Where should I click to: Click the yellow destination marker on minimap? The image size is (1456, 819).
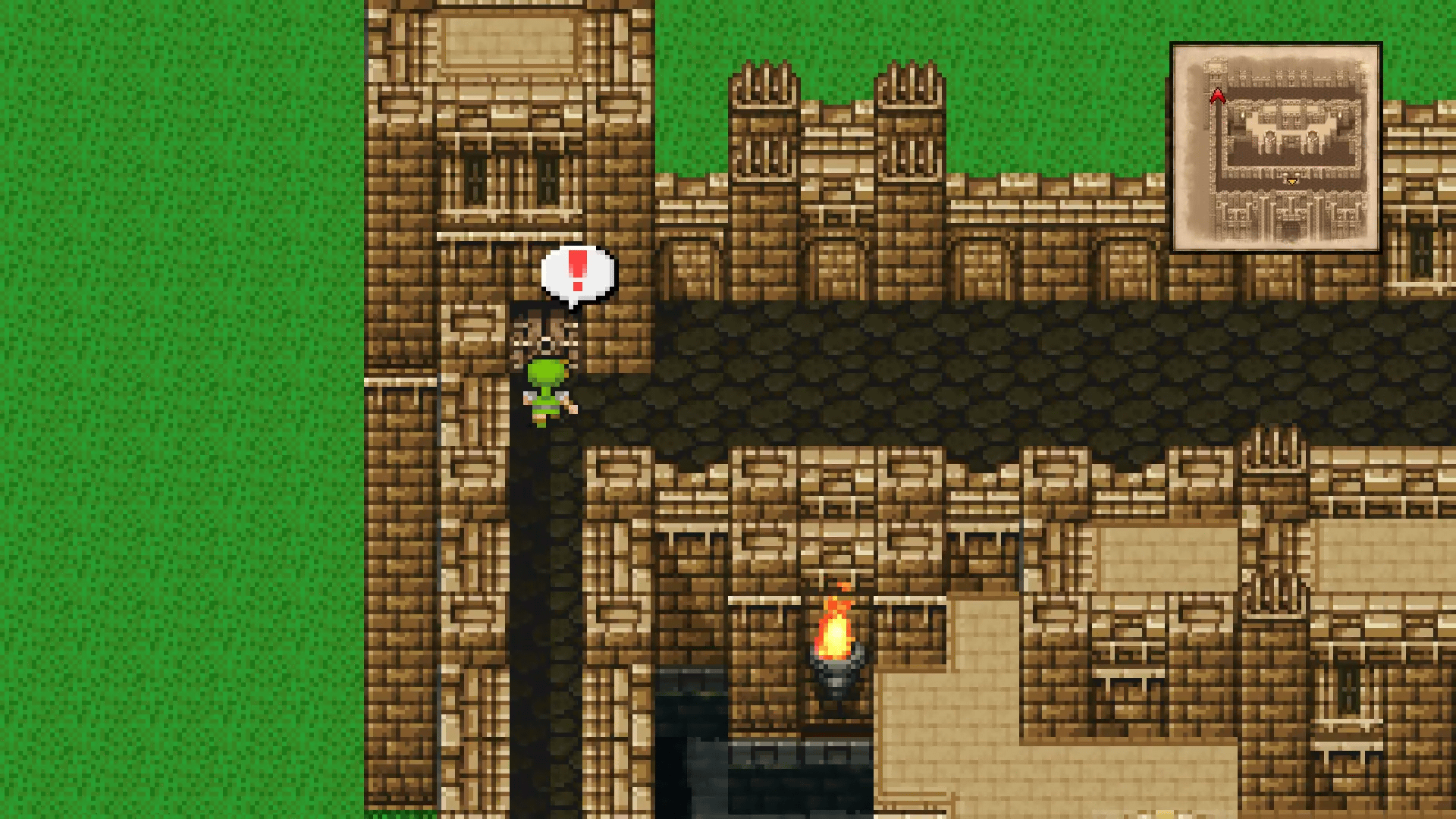click(1291, 181)
